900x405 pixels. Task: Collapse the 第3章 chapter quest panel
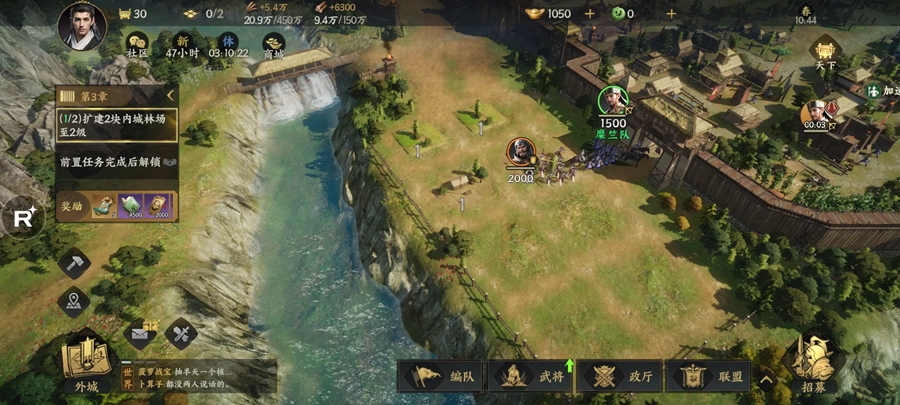click(x=170, y=96)
